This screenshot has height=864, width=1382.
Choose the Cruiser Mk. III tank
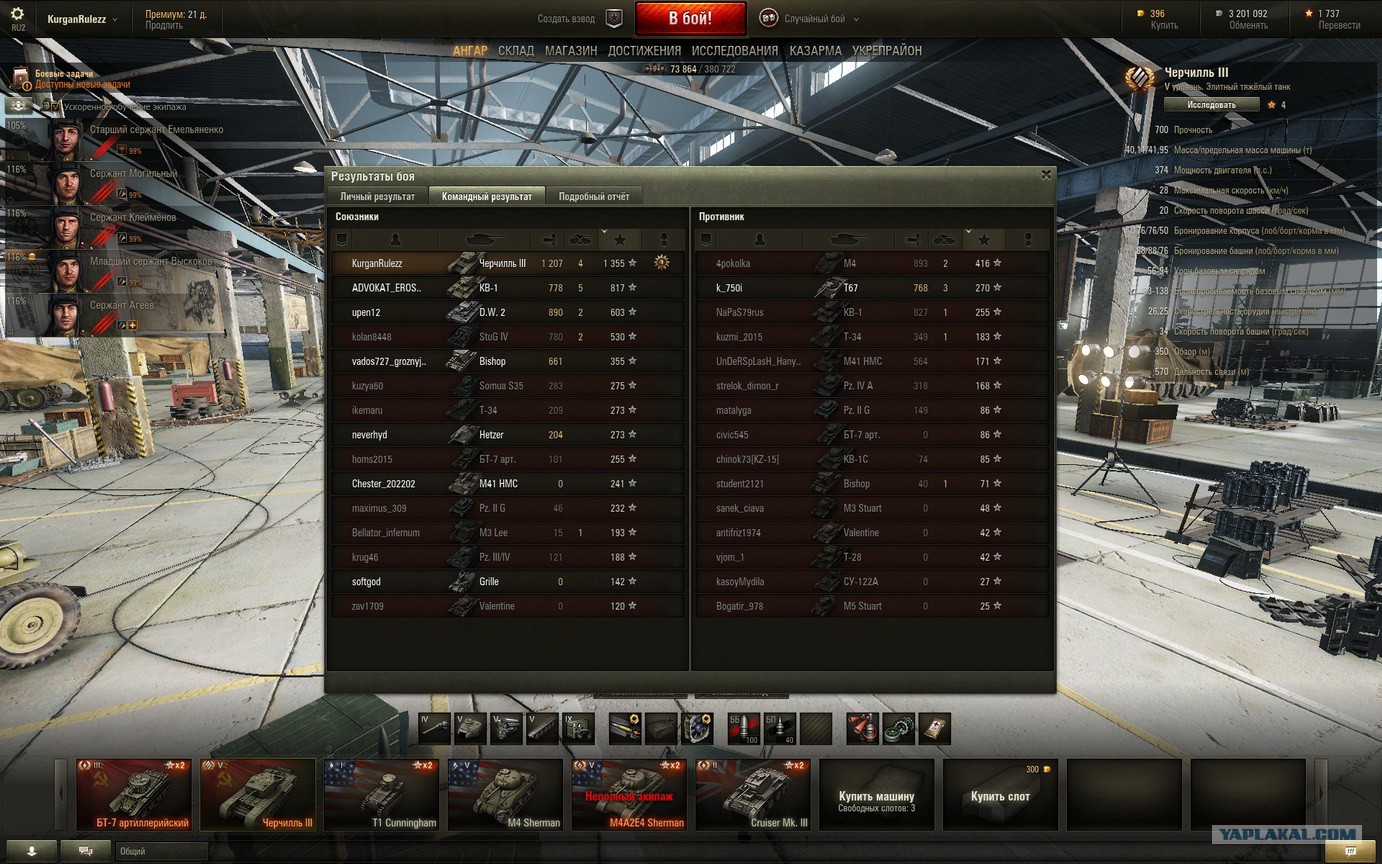pos(753,795)
